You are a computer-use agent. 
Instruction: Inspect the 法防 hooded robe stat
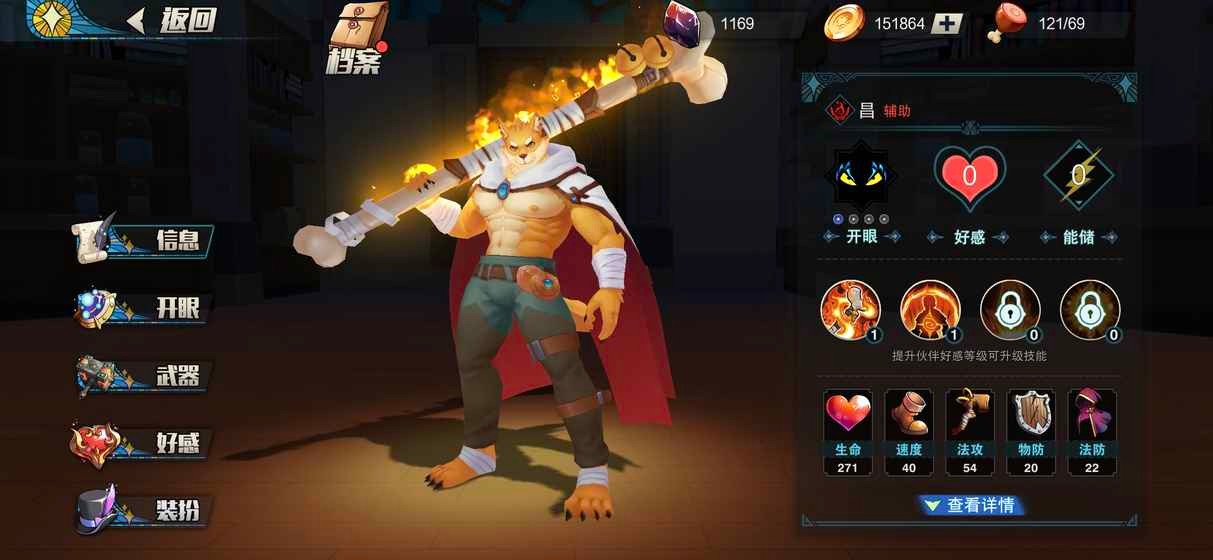coord(1092,430)
